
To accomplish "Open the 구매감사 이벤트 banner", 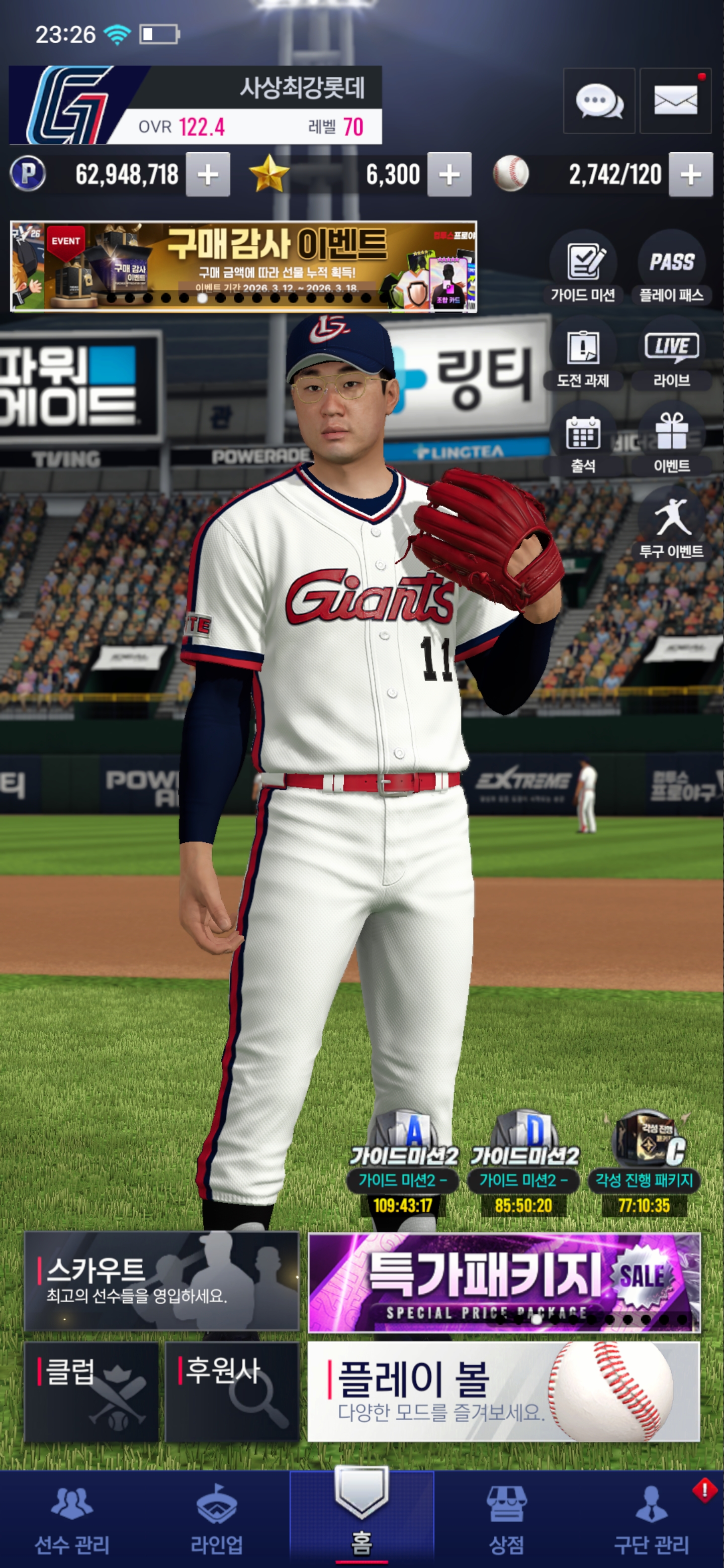I will click(x=243, y=266).
